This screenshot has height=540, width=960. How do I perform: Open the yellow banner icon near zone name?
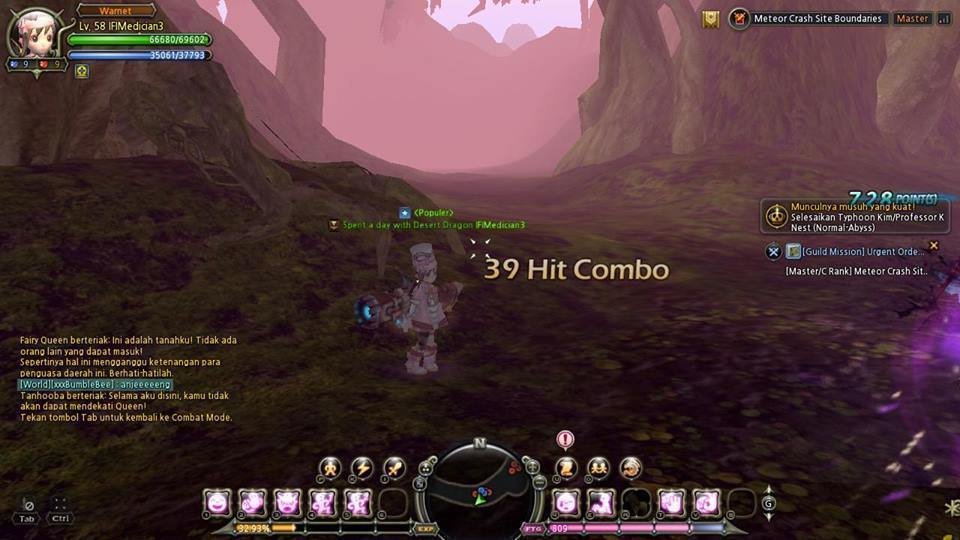click(x=711, y=19)
